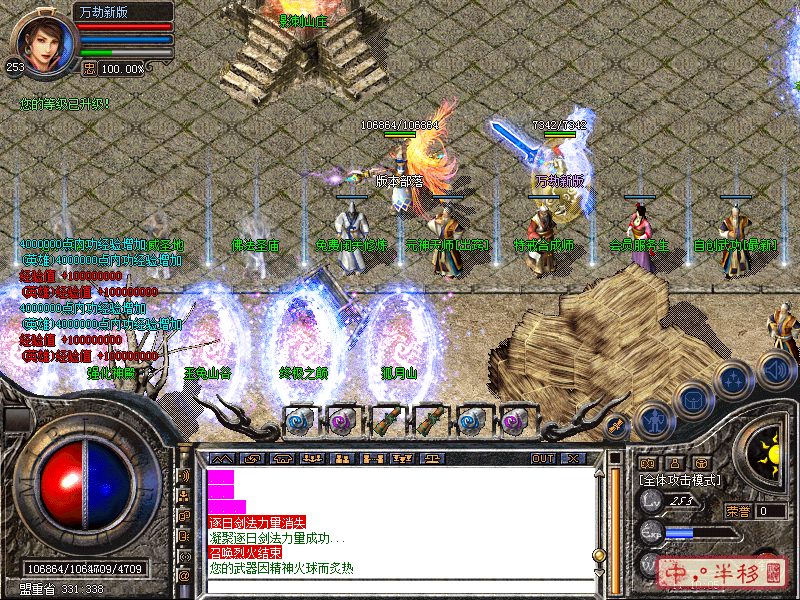Click the zigzag mountain chat toolbar icon
This screenshot has width=800, height=600.
click(x=220, y=458)
